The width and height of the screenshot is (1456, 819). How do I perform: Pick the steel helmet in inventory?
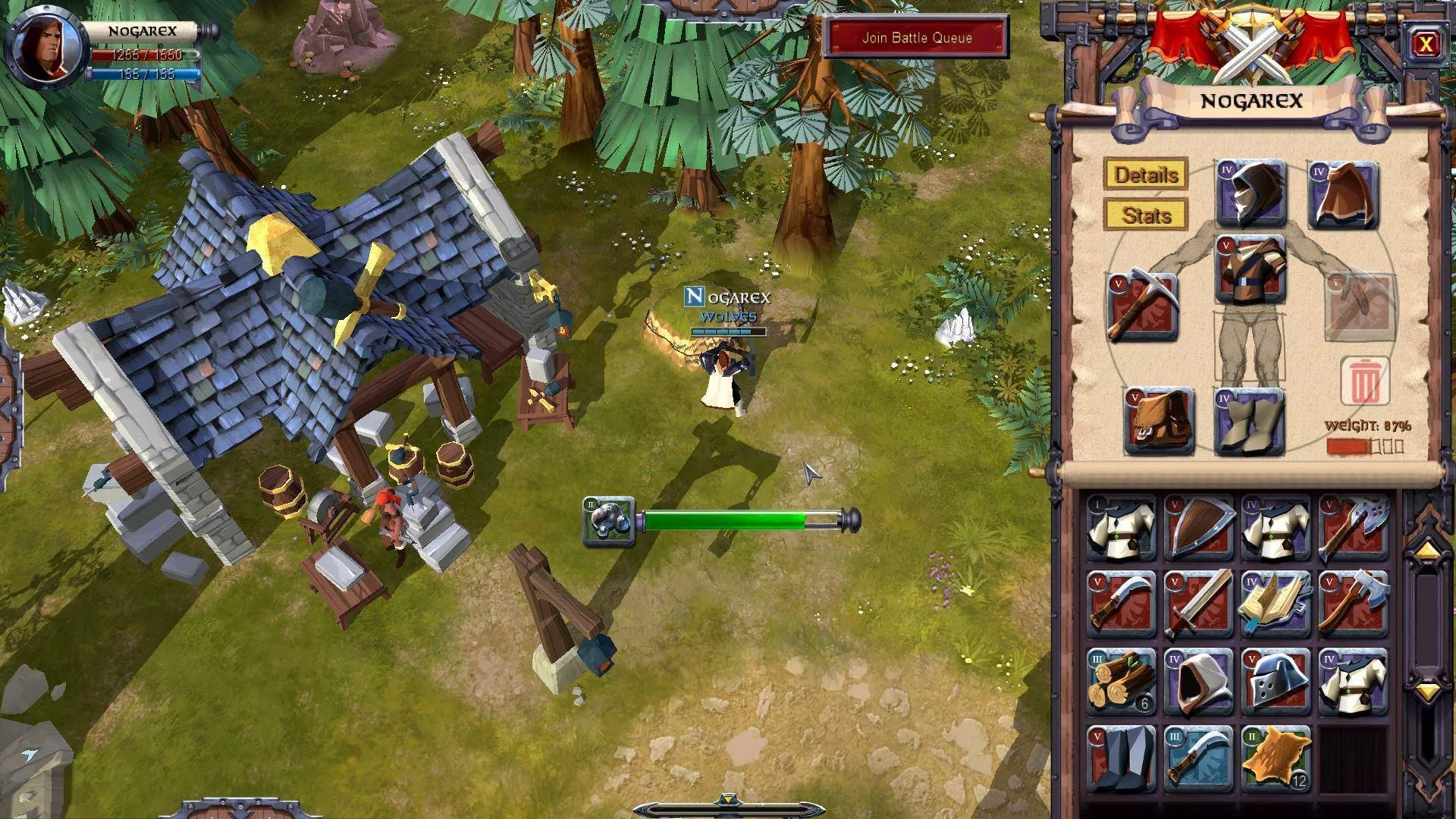pos(1276,682)
